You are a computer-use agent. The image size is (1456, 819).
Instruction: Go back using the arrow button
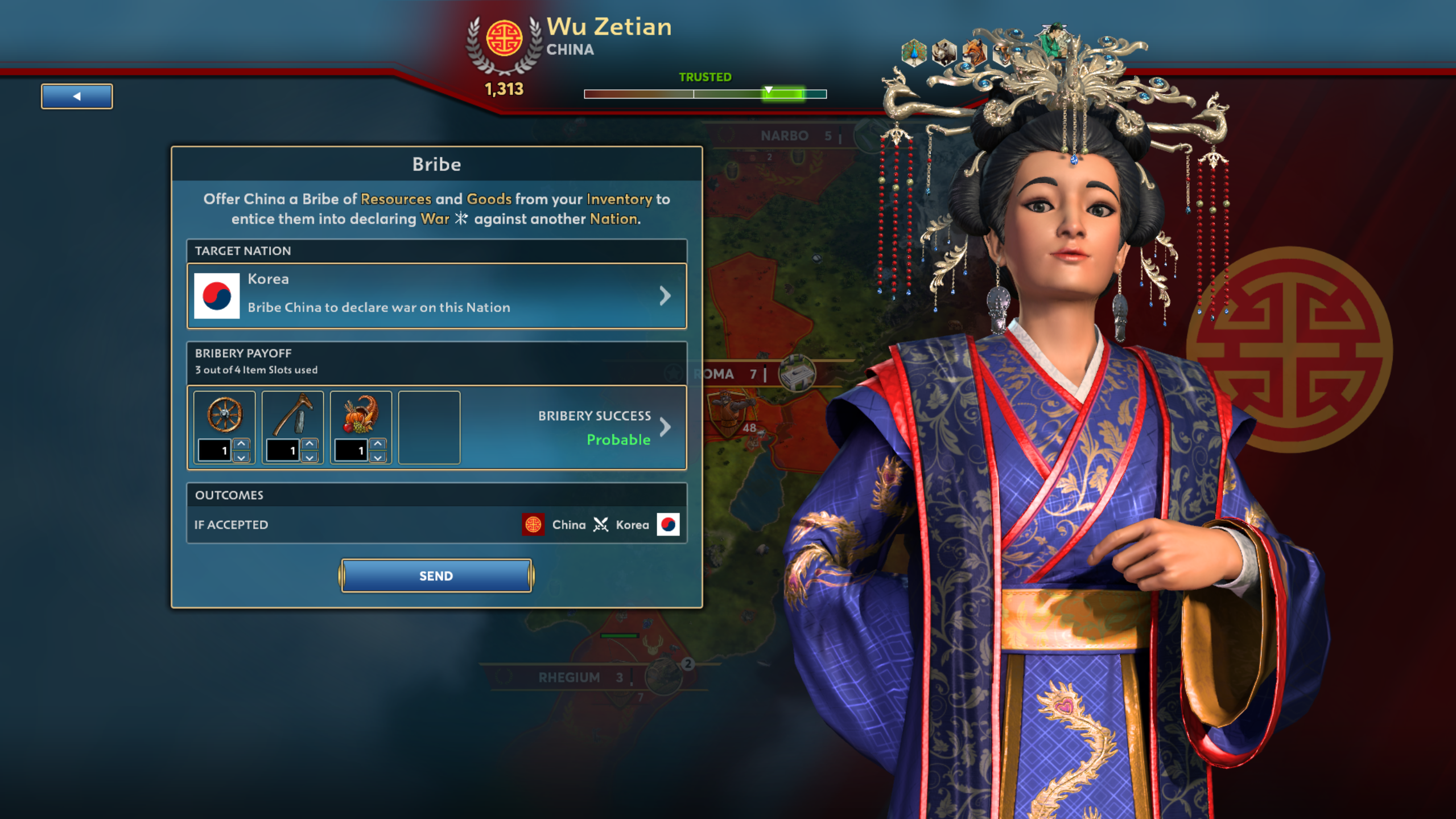(x=77, y=96)
